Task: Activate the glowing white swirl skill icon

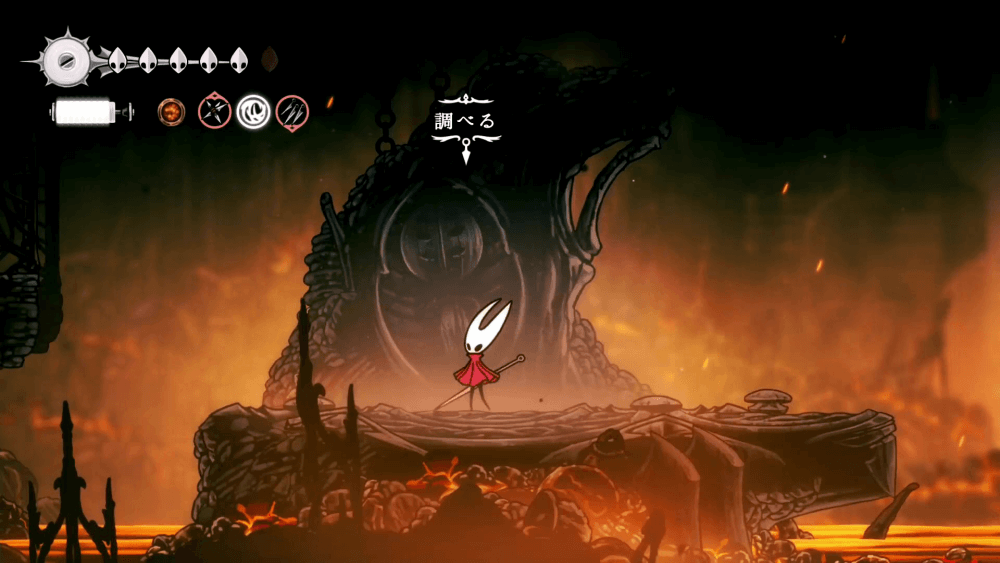Action: 254,111
